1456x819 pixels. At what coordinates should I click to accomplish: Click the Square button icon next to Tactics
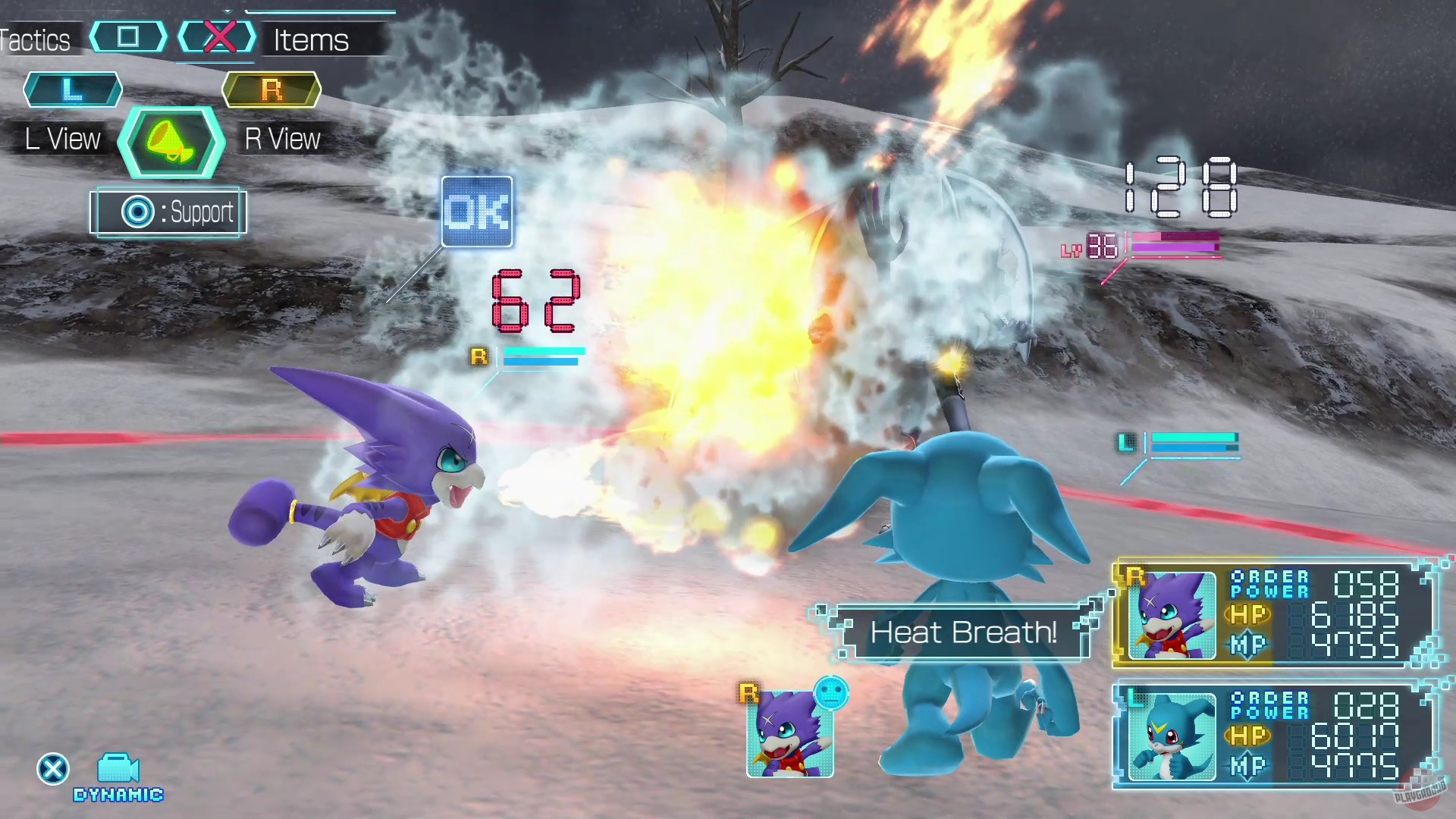point(127,36)
